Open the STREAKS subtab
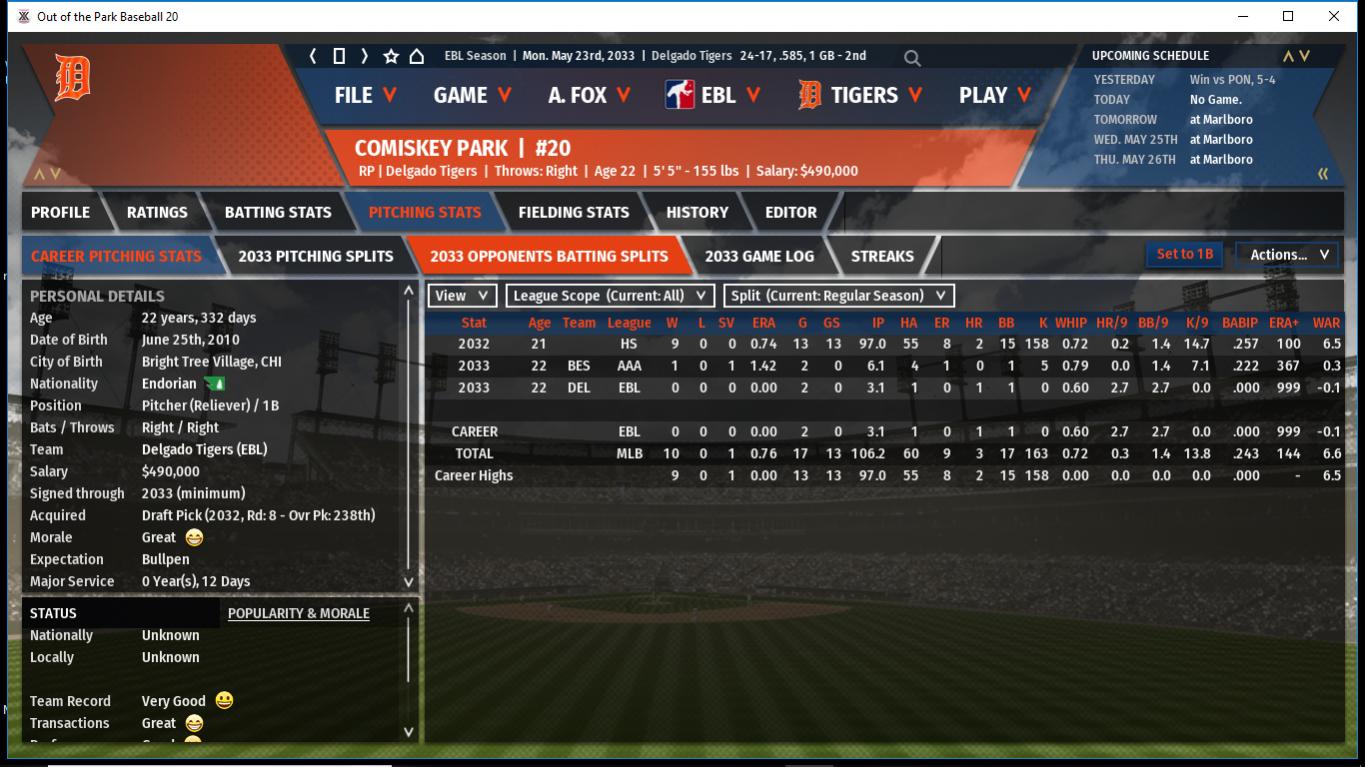This screenshot has height=767, width=1365. point(882,256)
